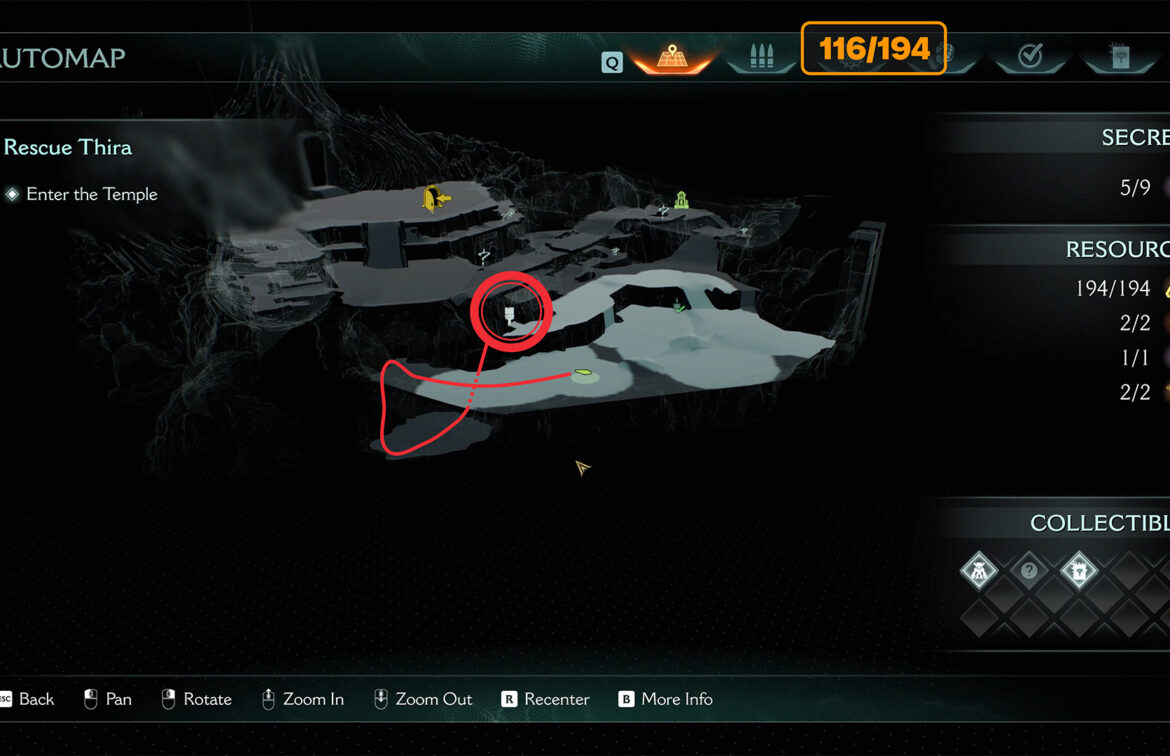Choose the unknown question mark collectible
Screen dimensions: 1170x756
pyautogui.click(x=1029, y=572)
